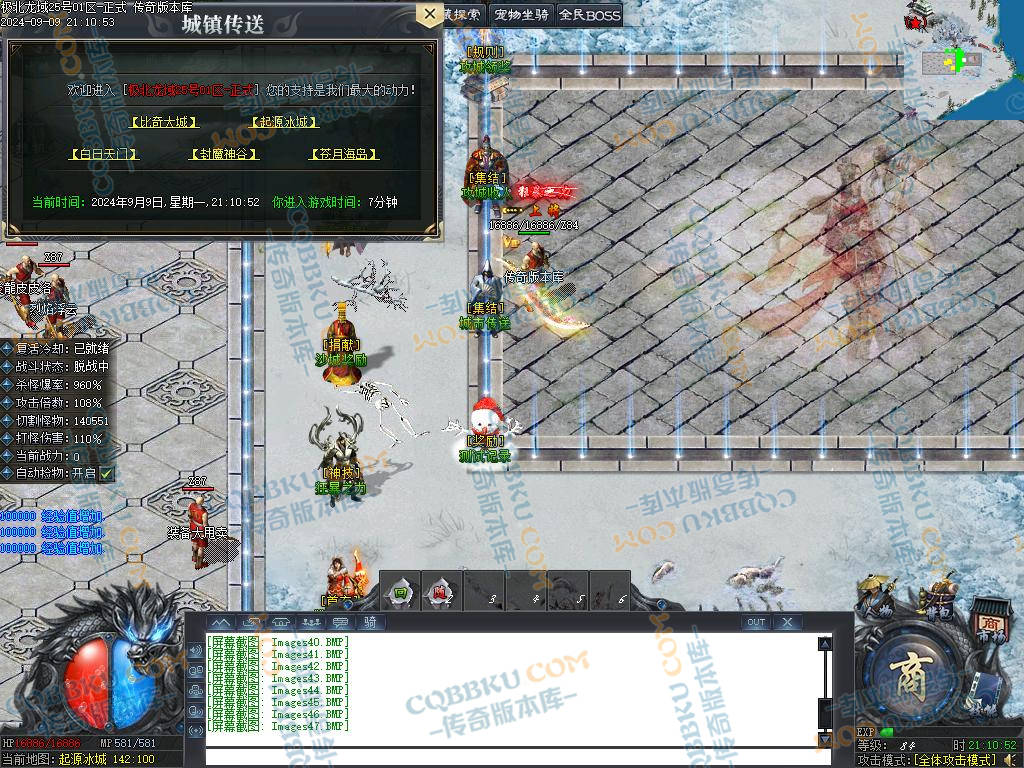
Task: Click the chat text input field
Action: click(x=510, y=755)
